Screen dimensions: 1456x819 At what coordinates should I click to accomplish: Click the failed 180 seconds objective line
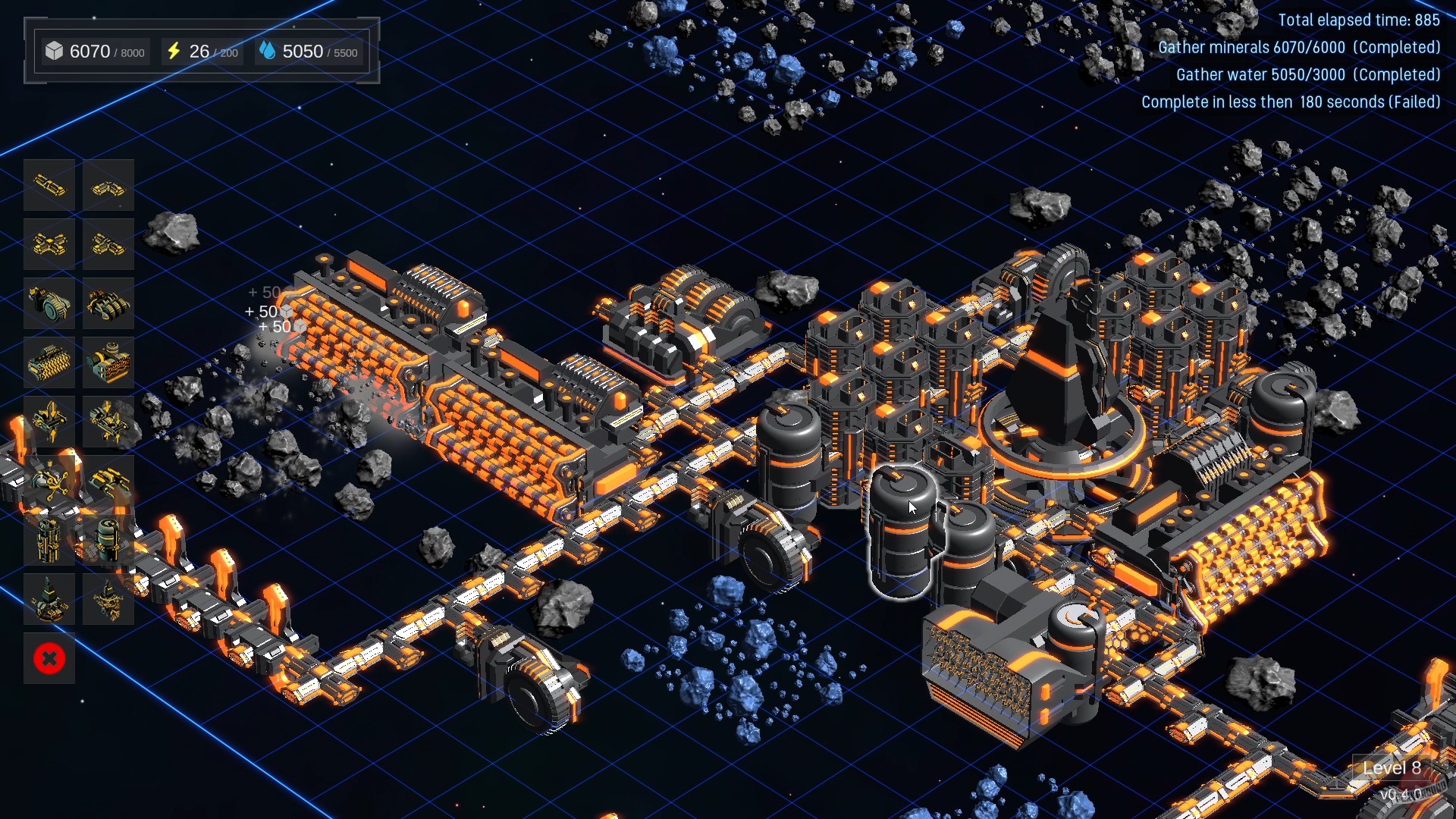(x=1291, y=102)
